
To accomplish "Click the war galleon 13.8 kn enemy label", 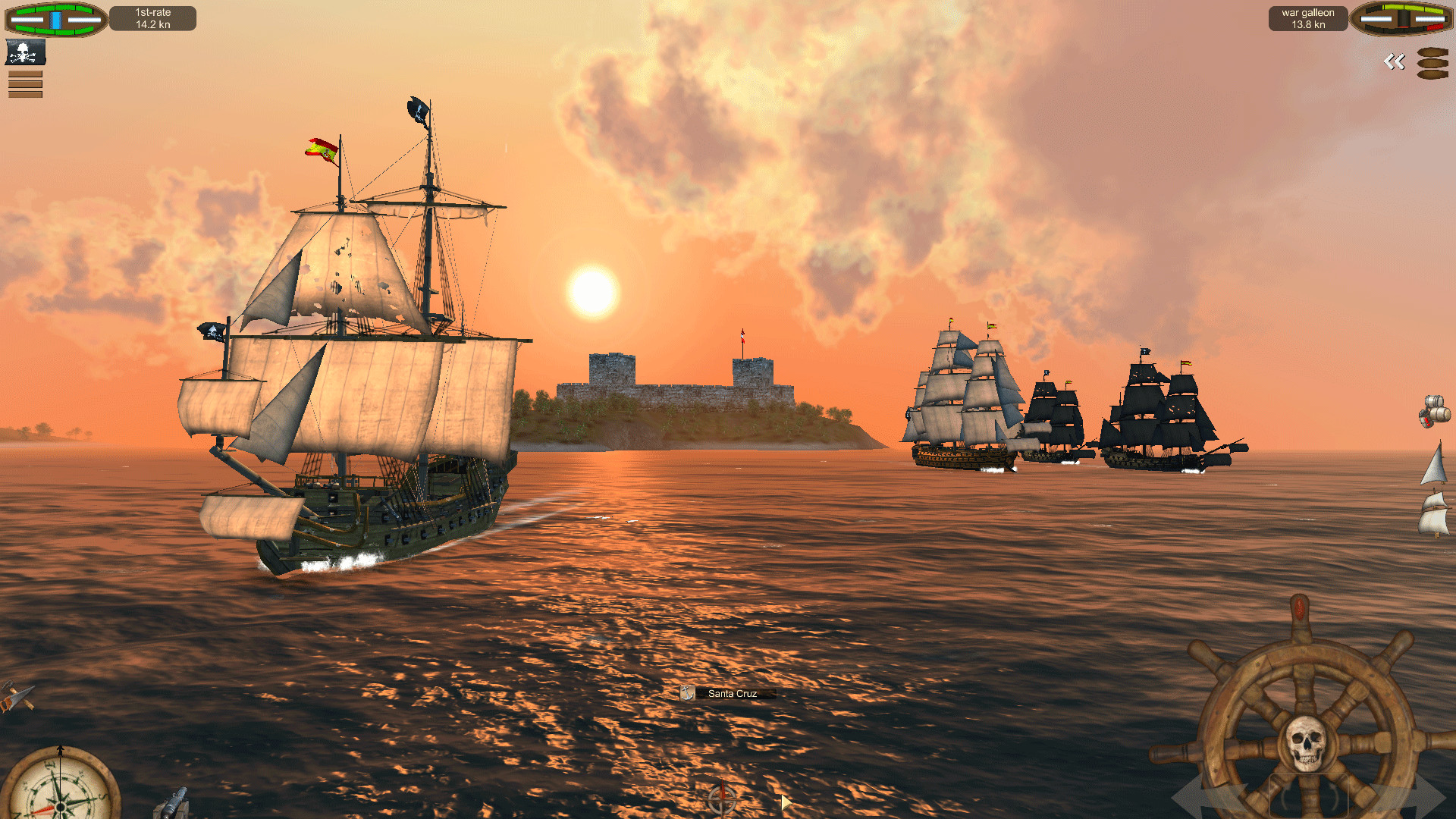I will [x=1307, y=18].
